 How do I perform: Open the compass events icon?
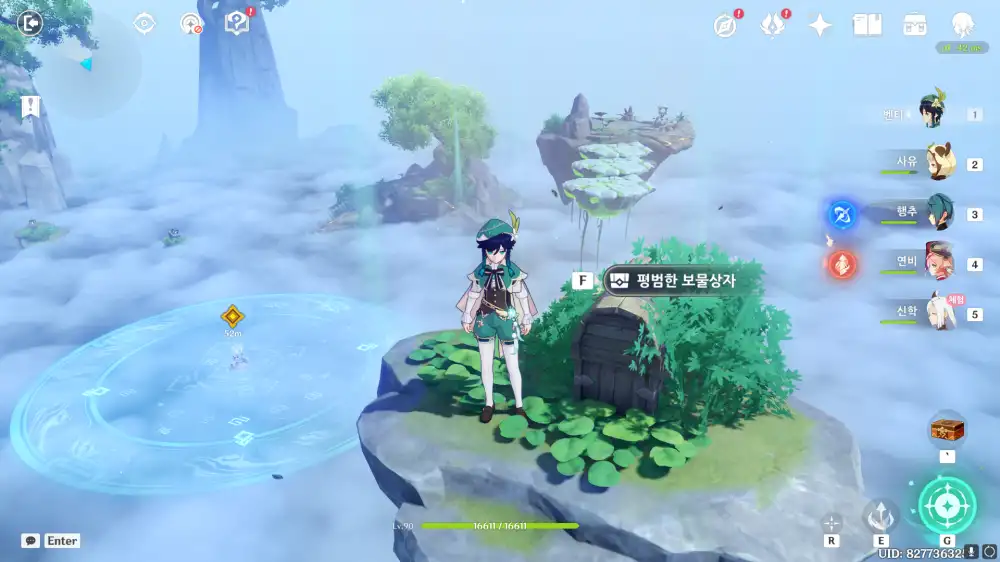click(x=726, y=26)
